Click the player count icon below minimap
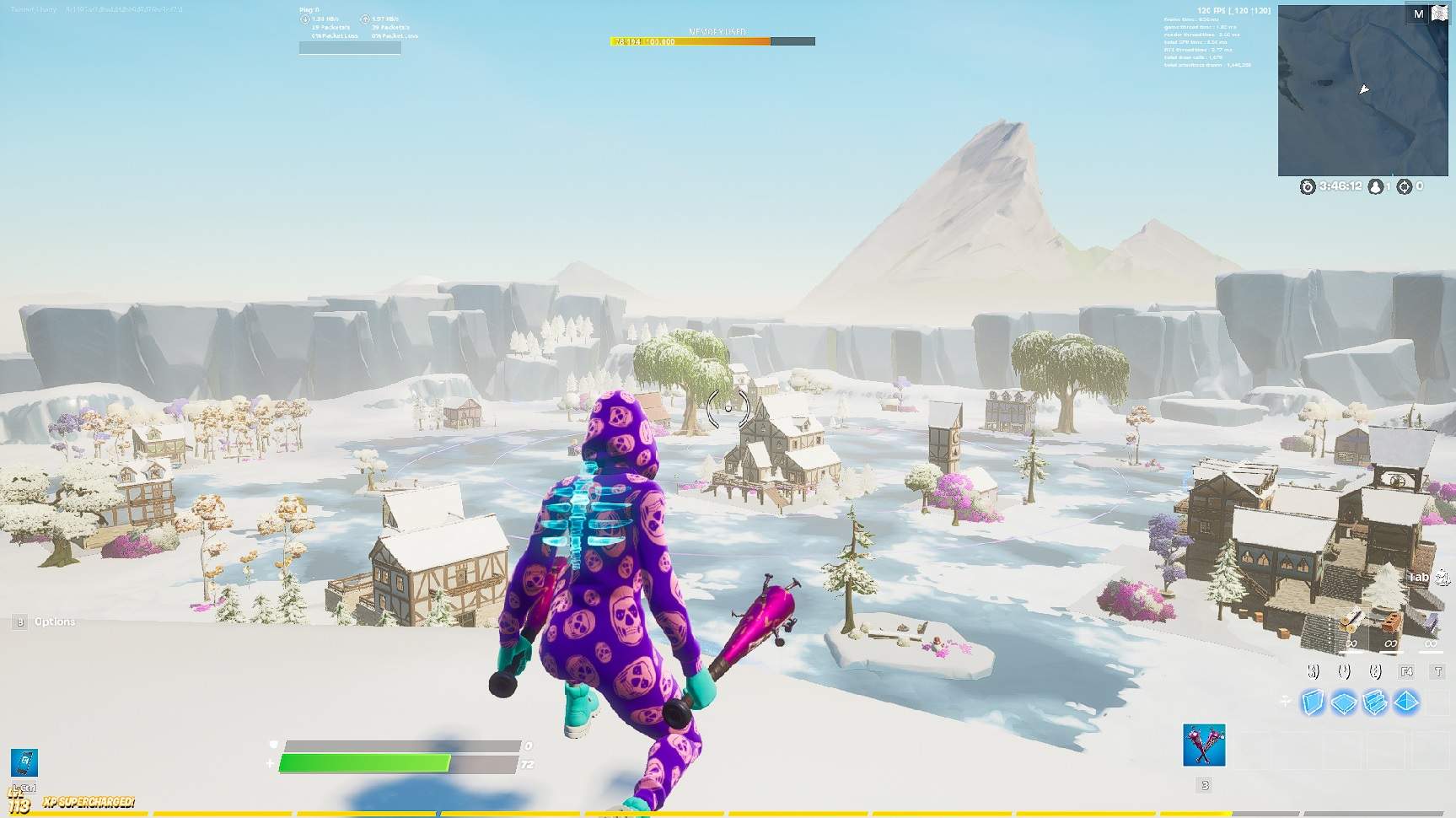 tap(1375, 186)
